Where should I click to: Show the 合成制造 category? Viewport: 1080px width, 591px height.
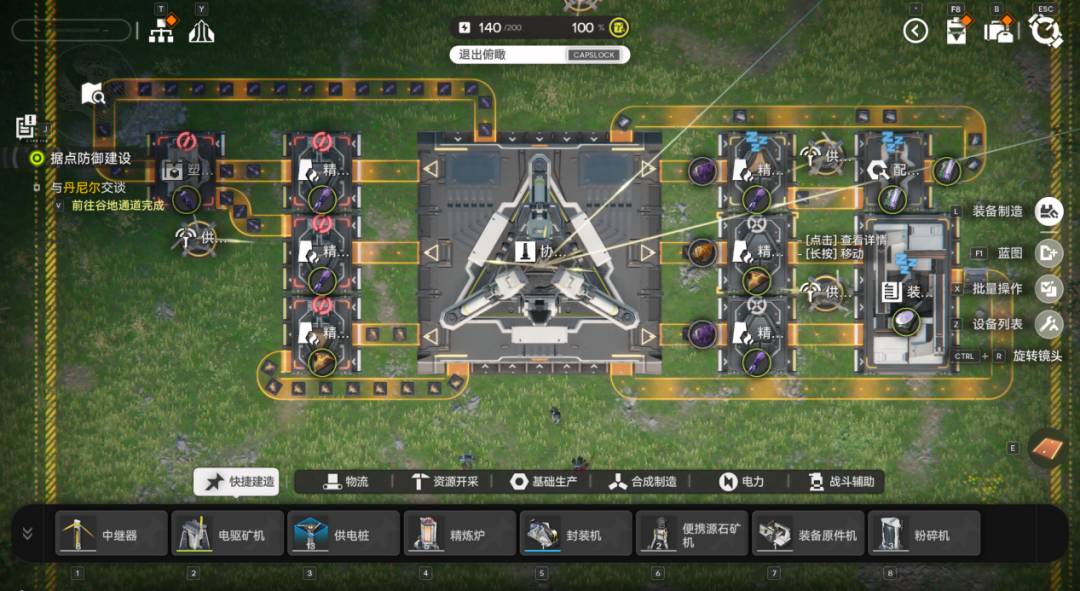click(642, 482)
